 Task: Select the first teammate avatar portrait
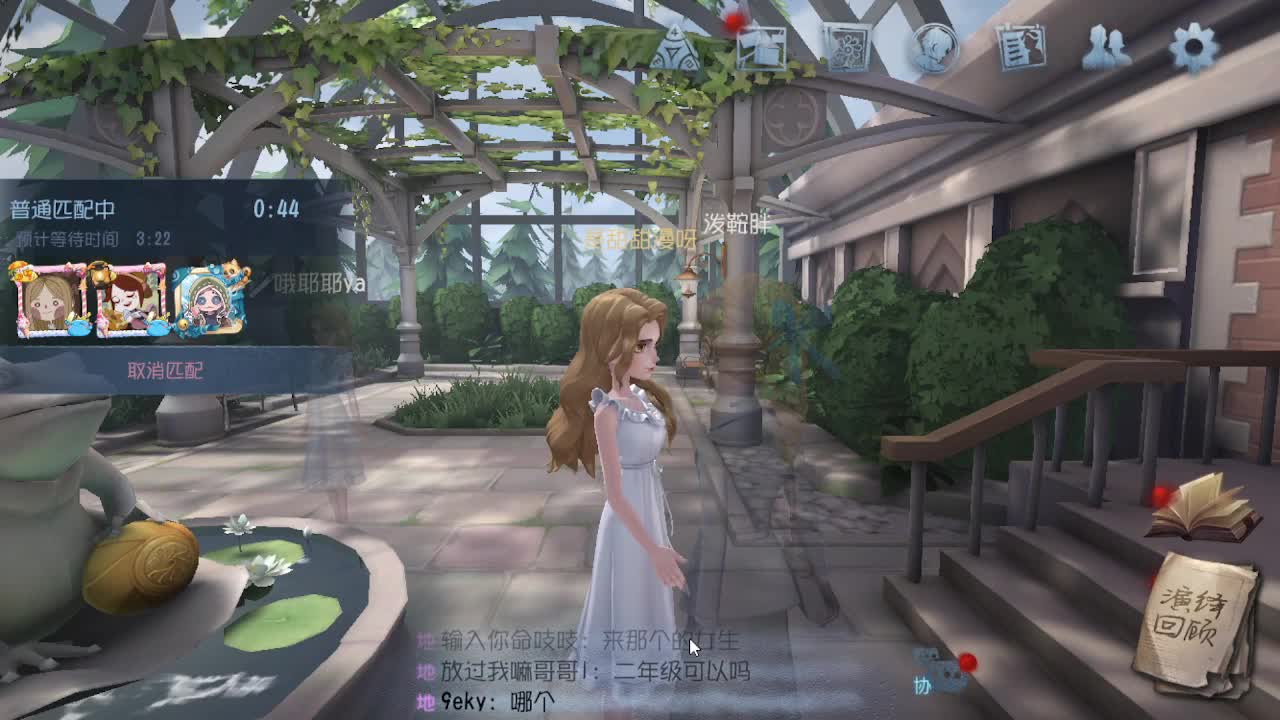(47, 302)
